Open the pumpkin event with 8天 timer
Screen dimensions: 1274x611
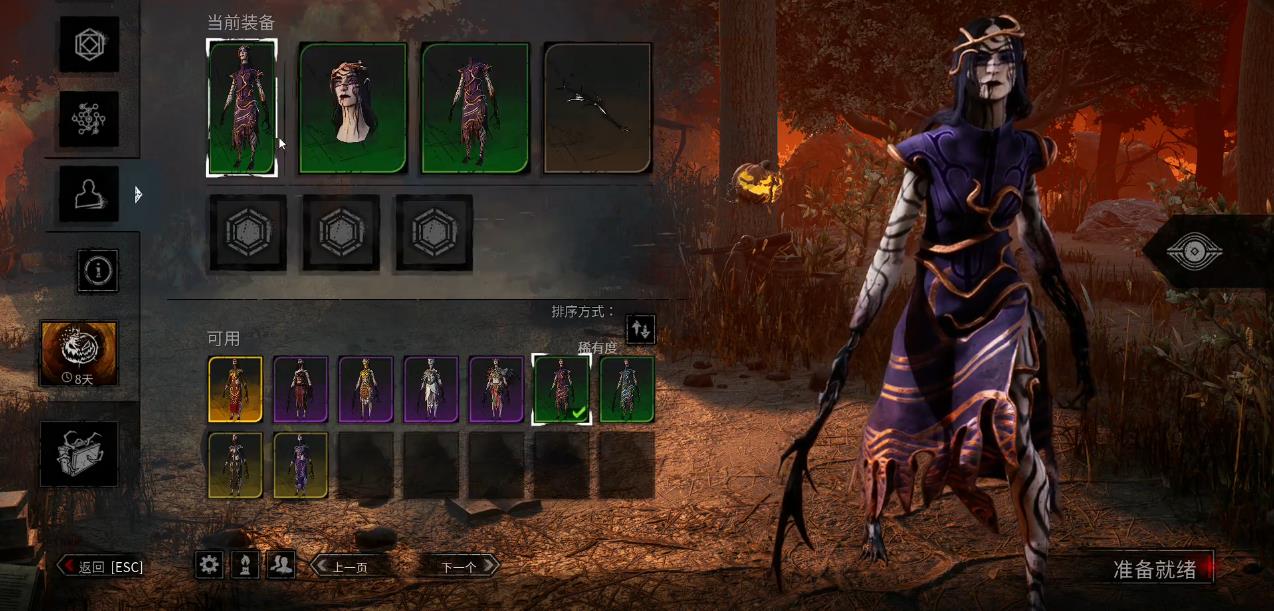(x=78, y=353)
